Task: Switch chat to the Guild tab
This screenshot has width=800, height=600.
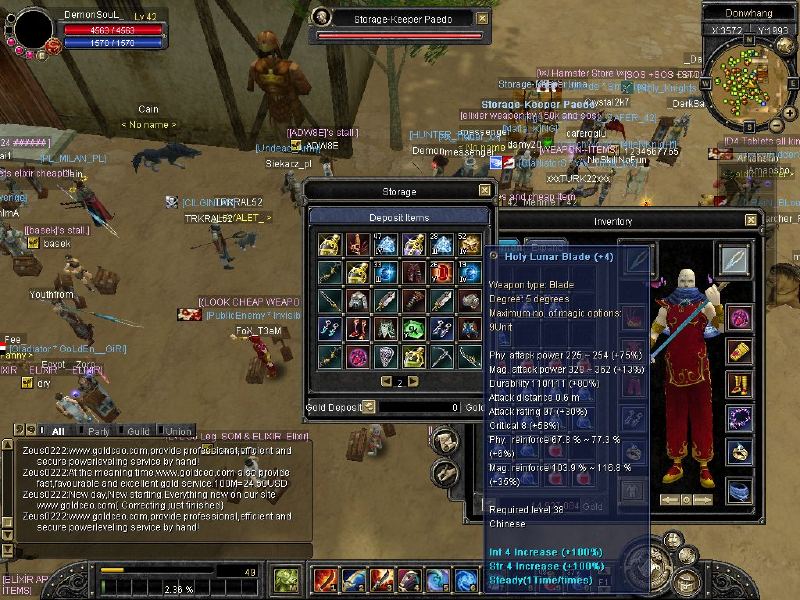Action: [138, 431]
